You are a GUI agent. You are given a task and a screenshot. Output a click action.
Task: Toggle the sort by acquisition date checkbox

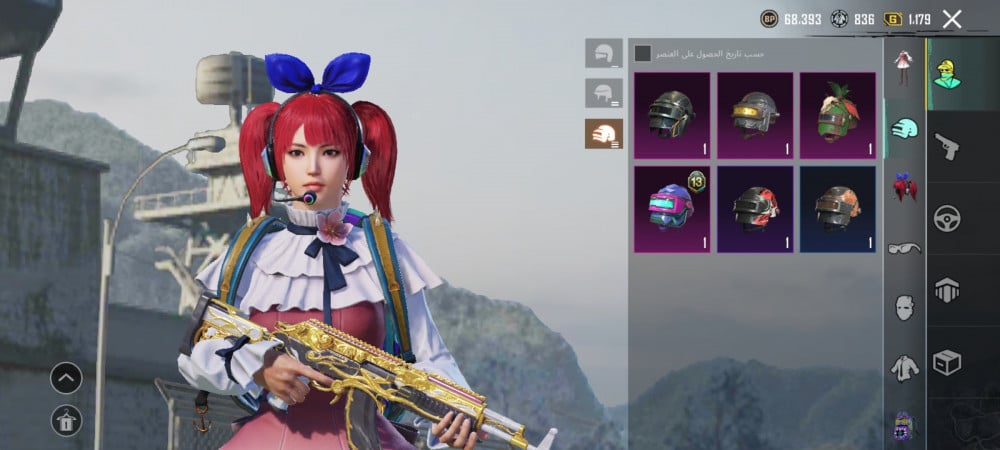click(643, 53)
